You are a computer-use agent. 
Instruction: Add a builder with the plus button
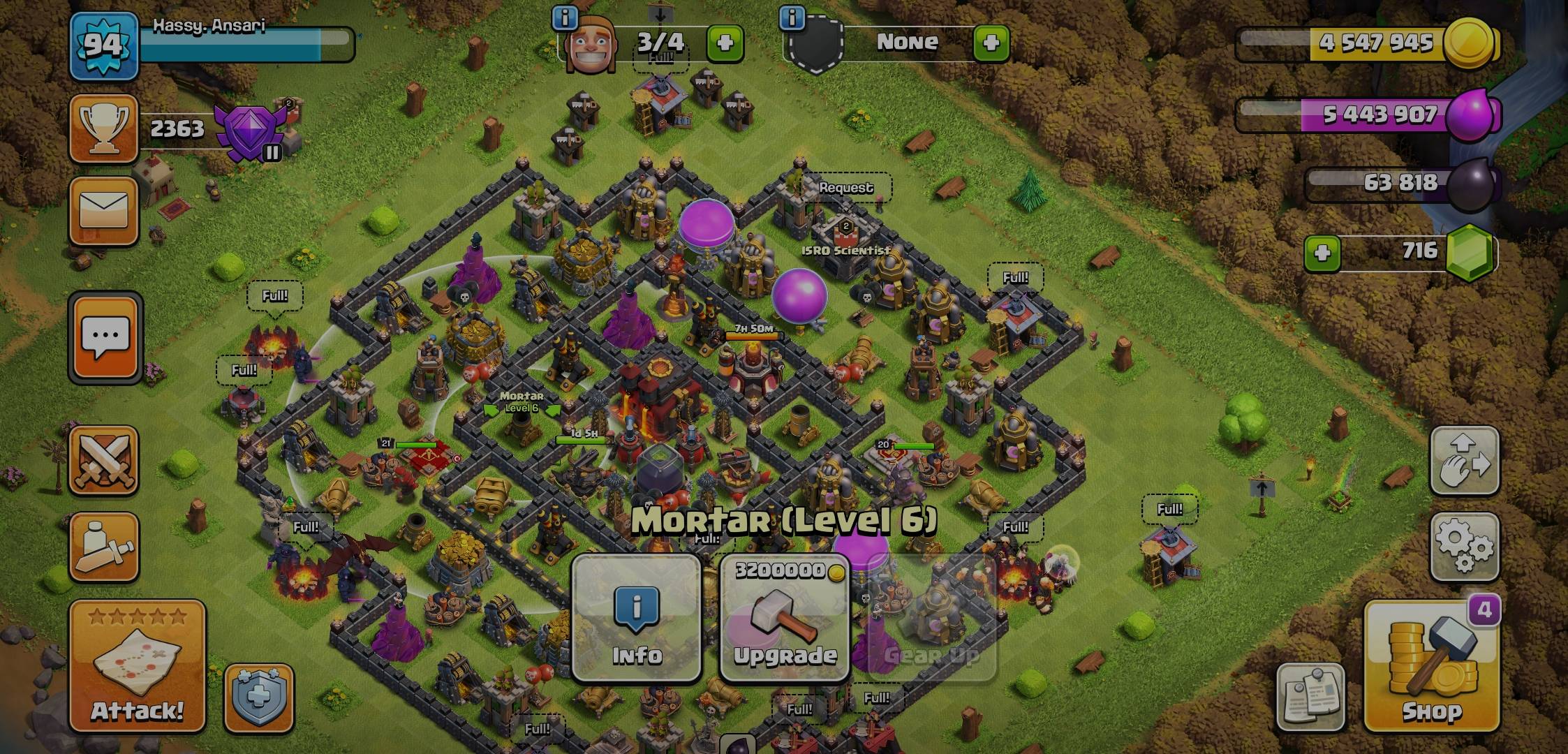click(x=725, y=43)
